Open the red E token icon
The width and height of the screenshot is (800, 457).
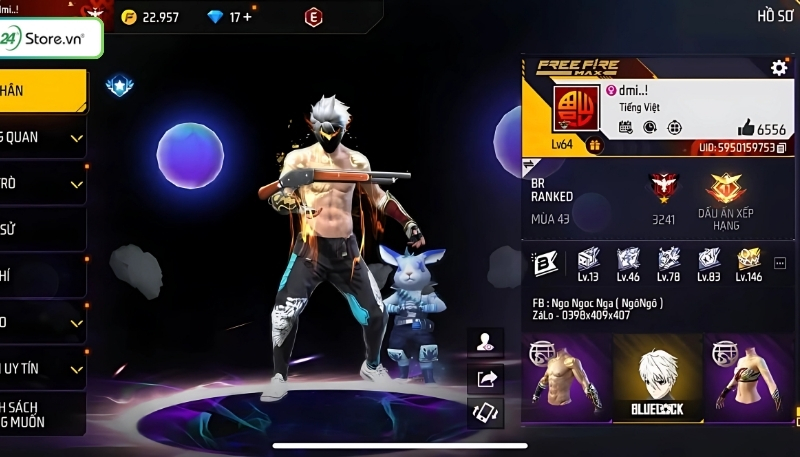tap(313, 17)
